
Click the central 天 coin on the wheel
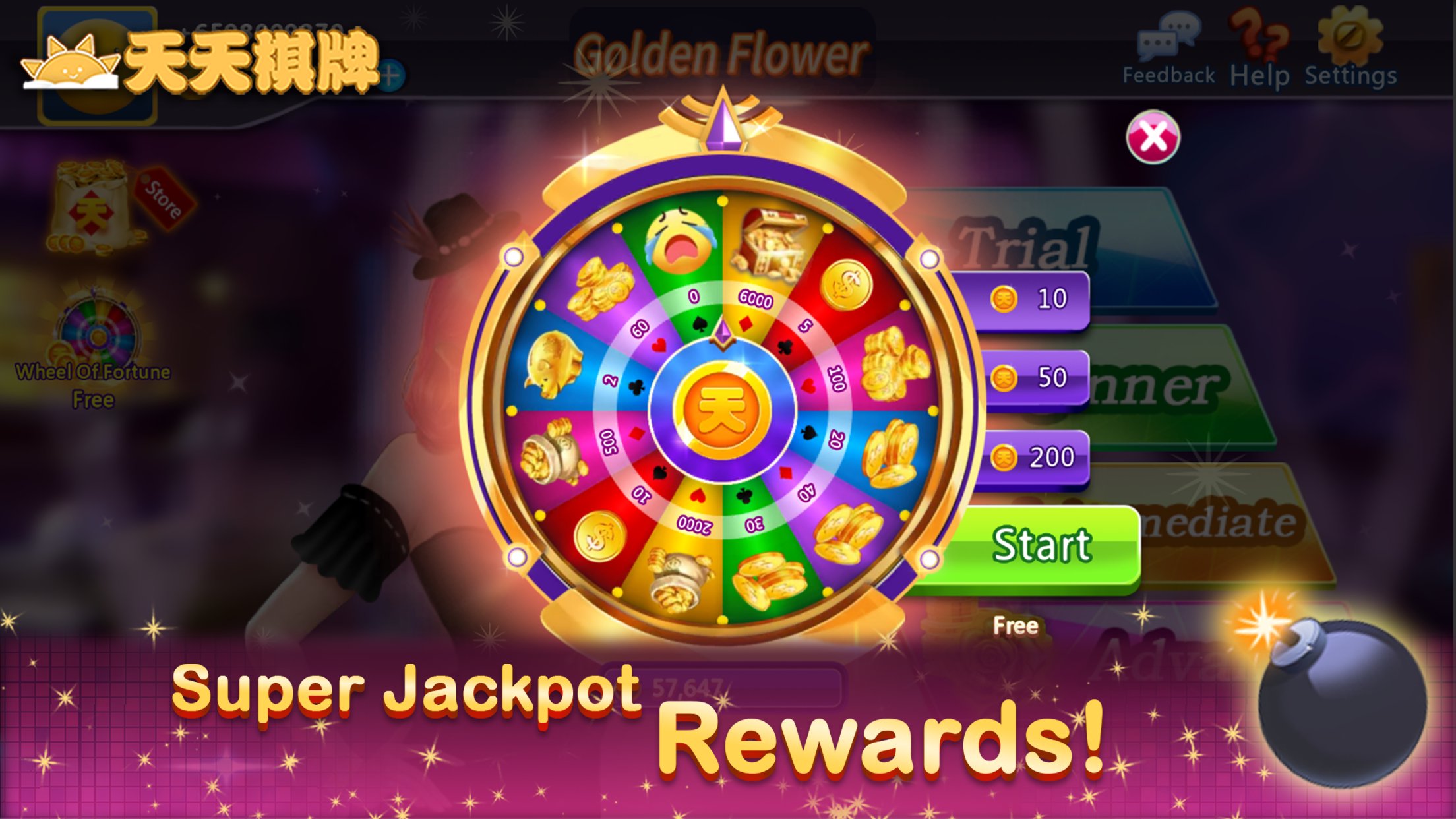click(722, 409)
